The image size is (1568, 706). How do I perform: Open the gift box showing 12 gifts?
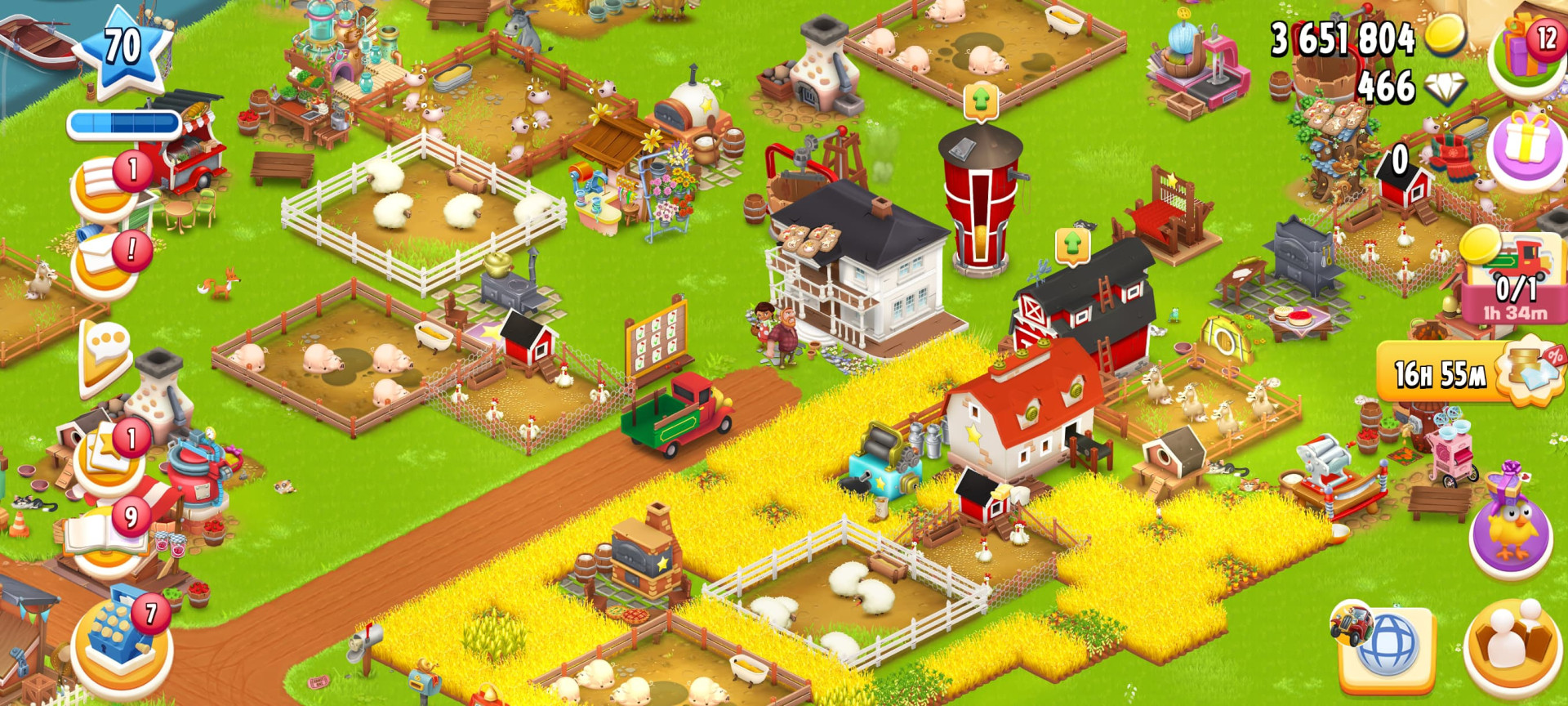pyautogui.click(x=1521, y=49)
